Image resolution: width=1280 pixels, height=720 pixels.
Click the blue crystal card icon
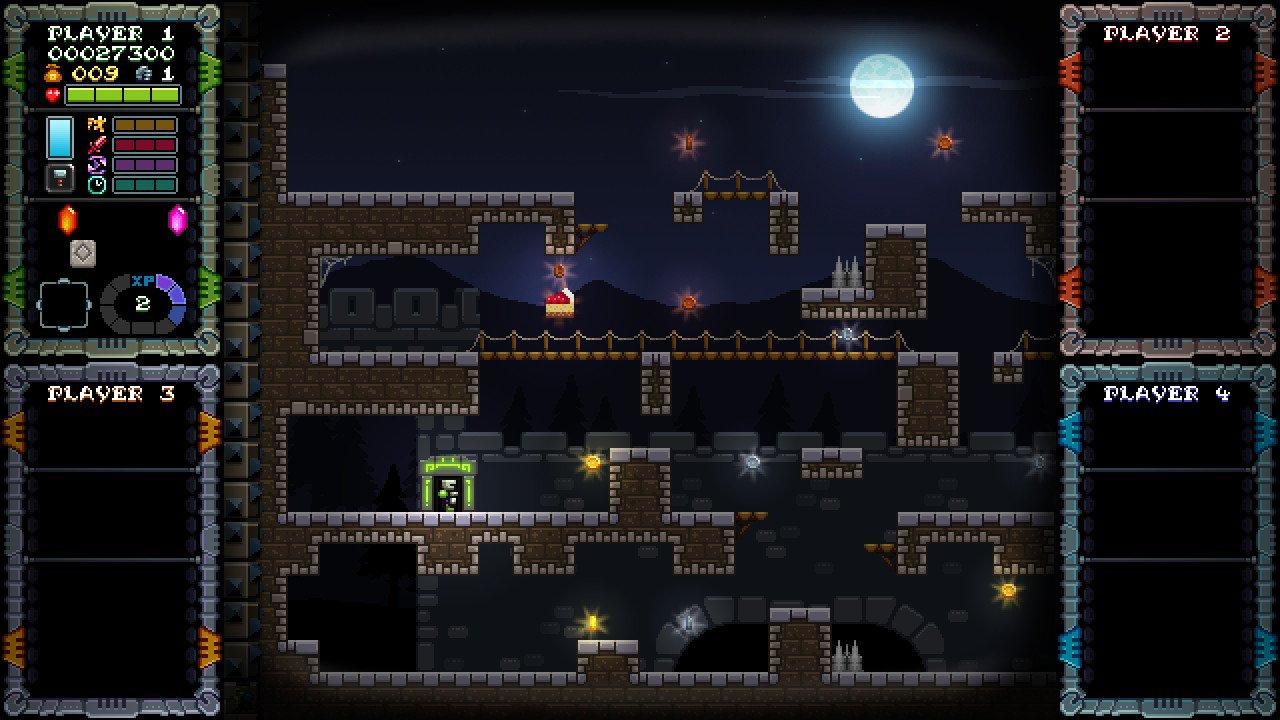[60, 137]
